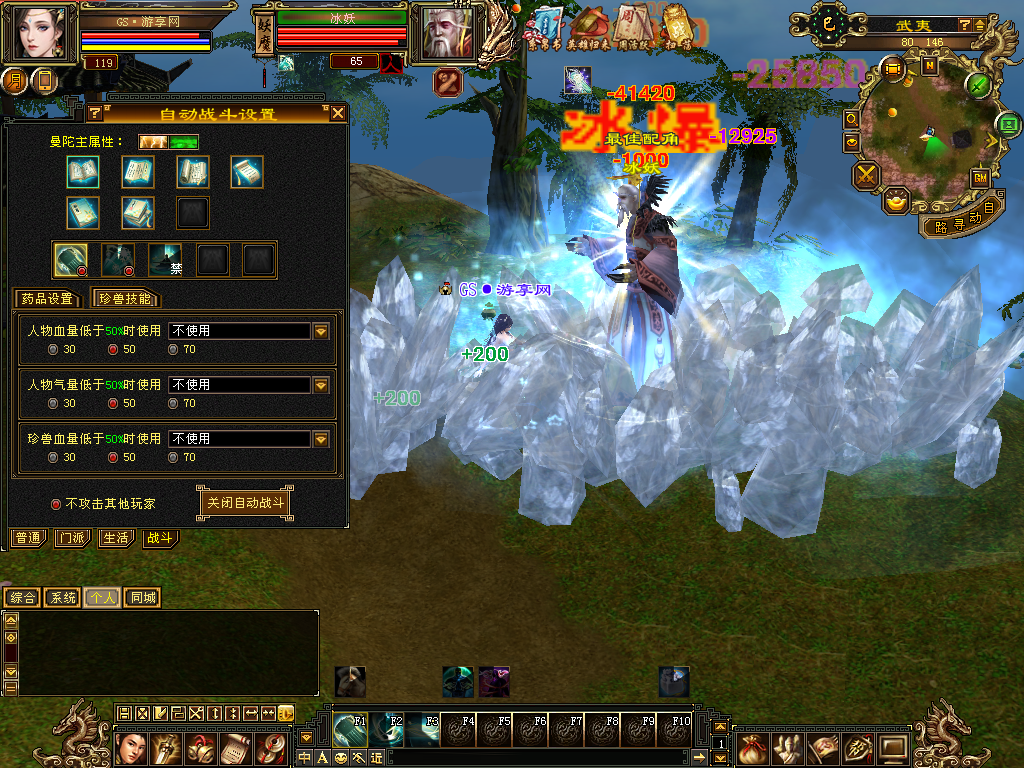This screenshot has height=768, width=1024.
Task: Show the 综合 chat channel
Action: coord(22,597)
